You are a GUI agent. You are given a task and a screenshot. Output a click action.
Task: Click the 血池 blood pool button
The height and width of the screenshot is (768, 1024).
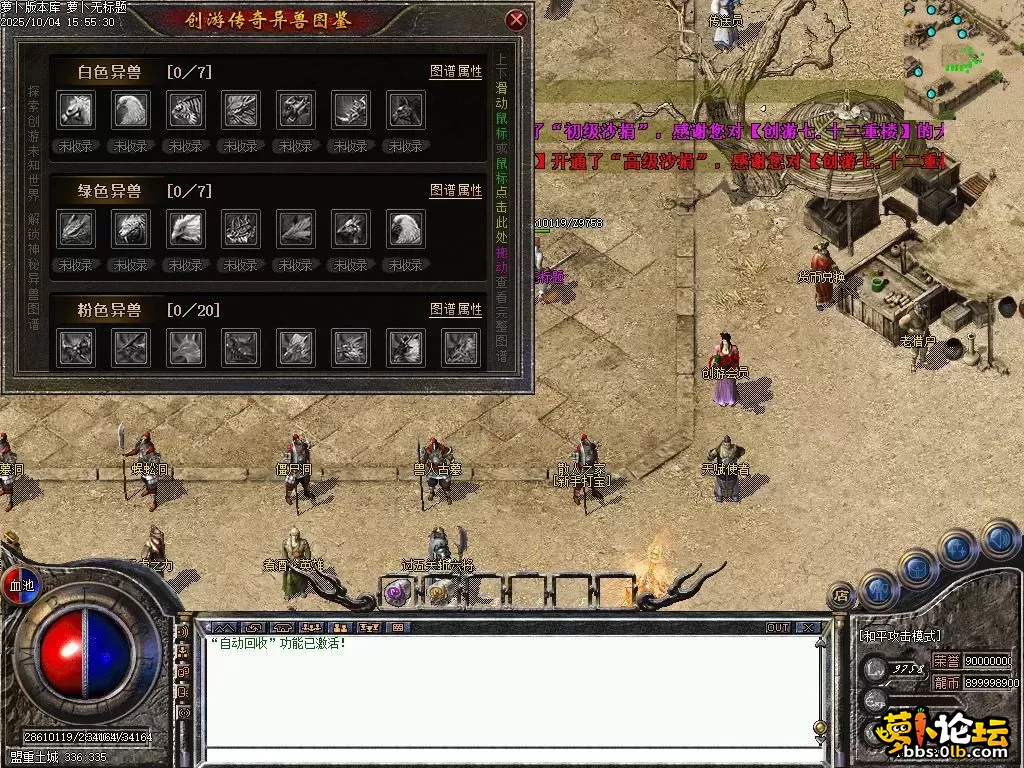coord(21,585)
